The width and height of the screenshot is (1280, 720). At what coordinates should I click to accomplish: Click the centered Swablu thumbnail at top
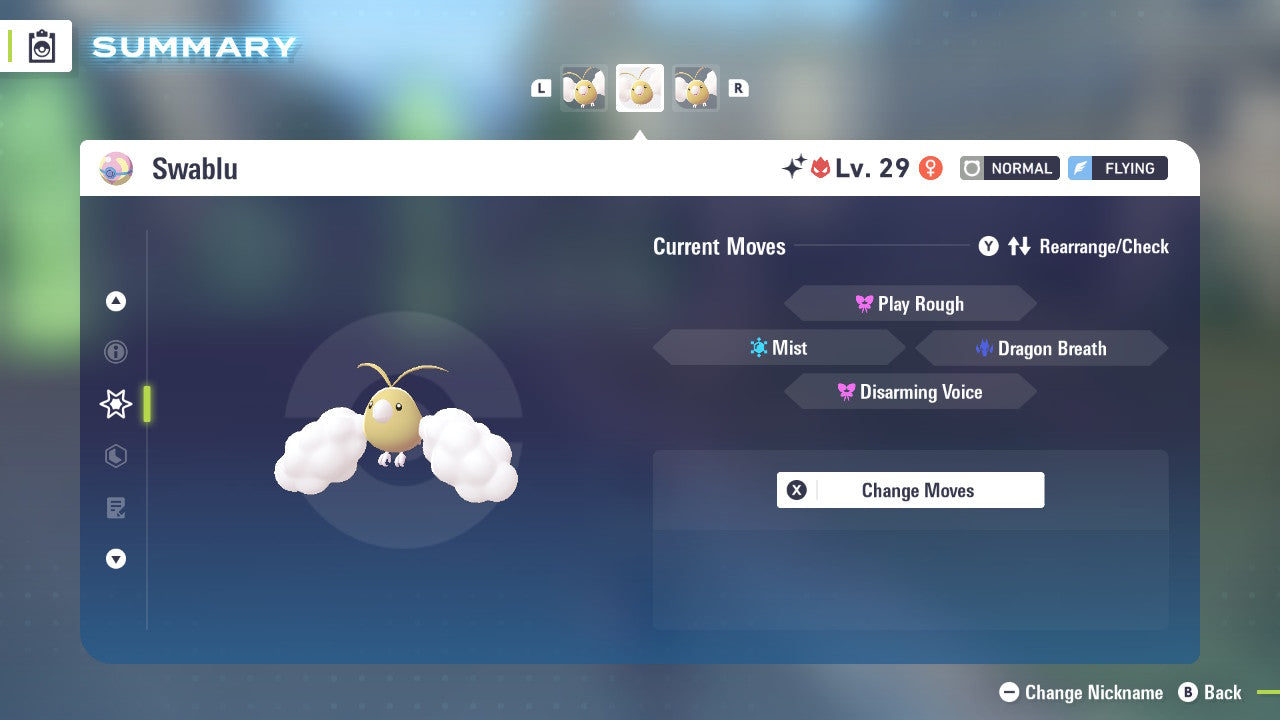click(639, 88)
